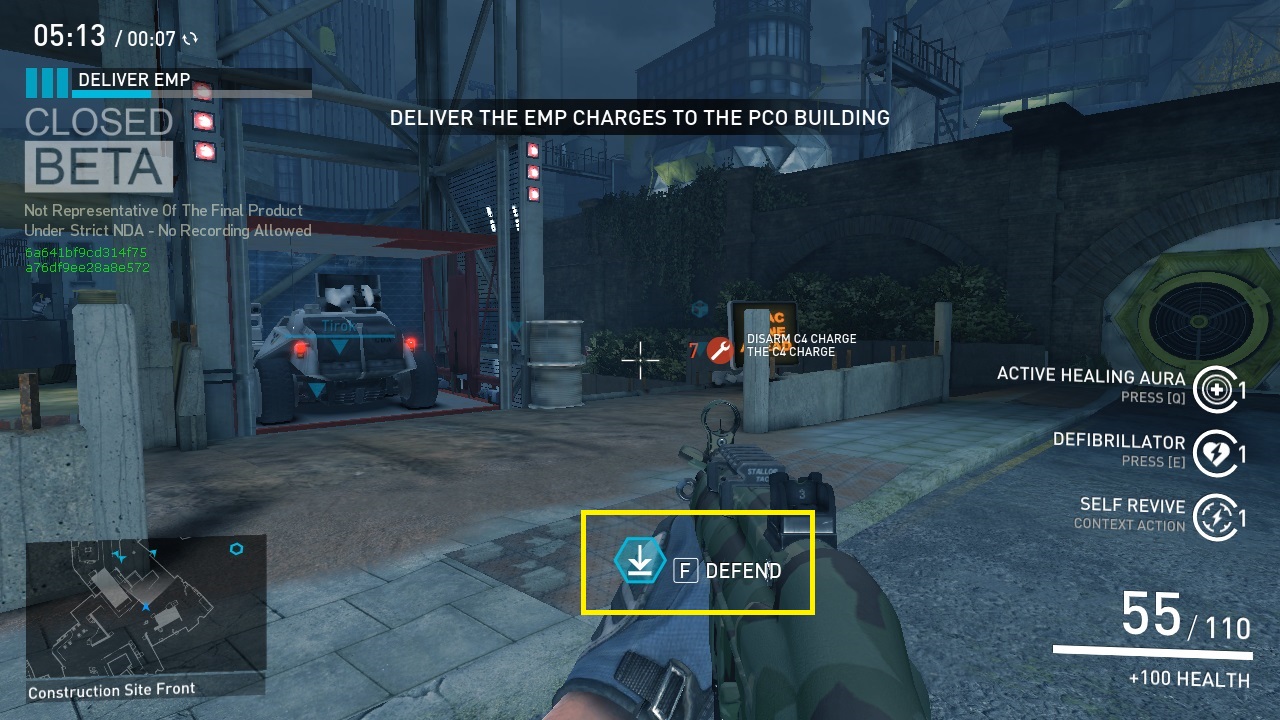Use the Defibrillator ability icon
This screenshot has height=720, width=1280.
coord(1216,453)
